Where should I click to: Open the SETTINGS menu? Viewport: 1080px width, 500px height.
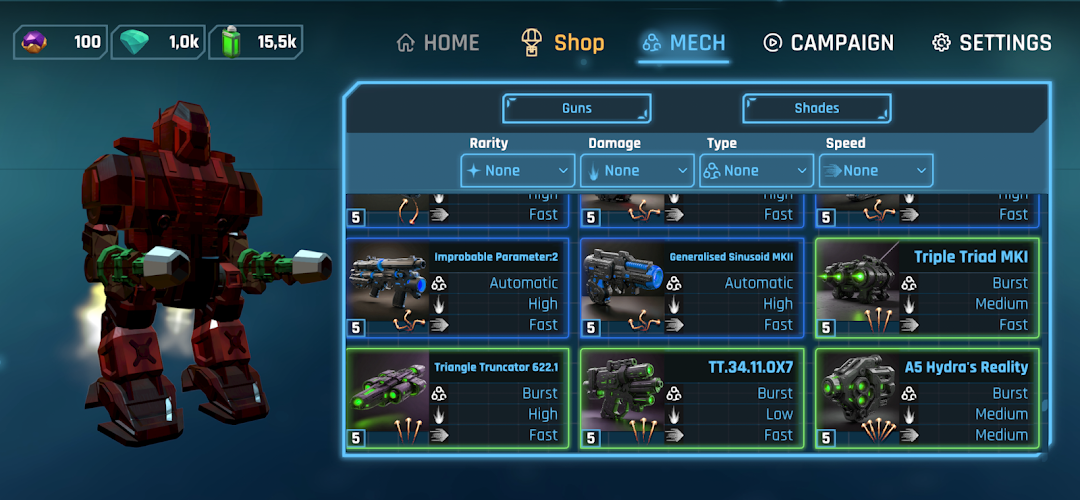(x=992, y=43)
